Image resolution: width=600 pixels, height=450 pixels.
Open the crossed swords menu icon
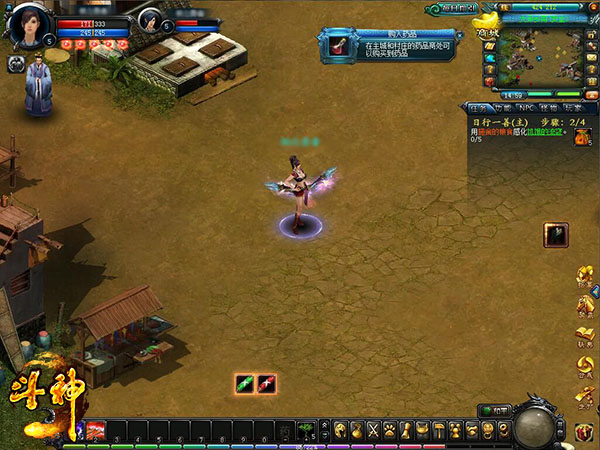coord(374,429)
